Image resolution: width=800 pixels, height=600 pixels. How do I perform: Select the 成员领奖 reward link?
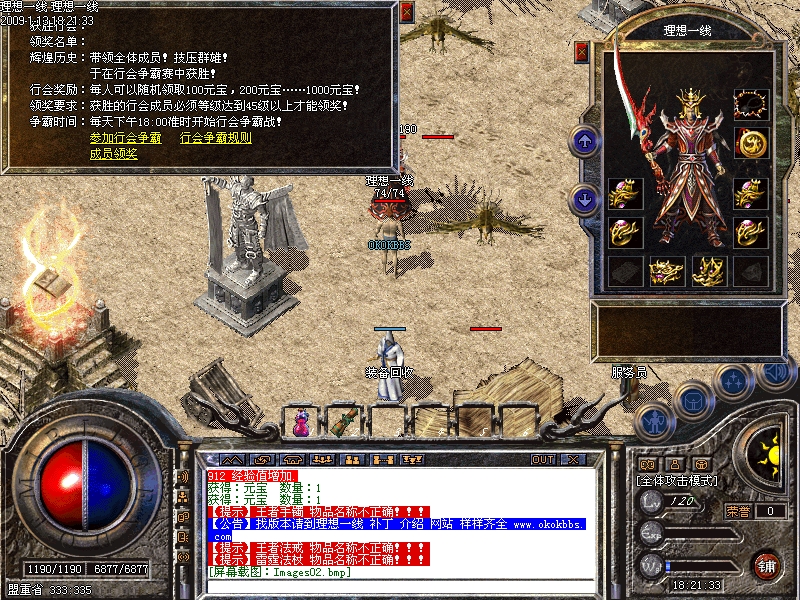pyautogui.click(x=113, y=154)
